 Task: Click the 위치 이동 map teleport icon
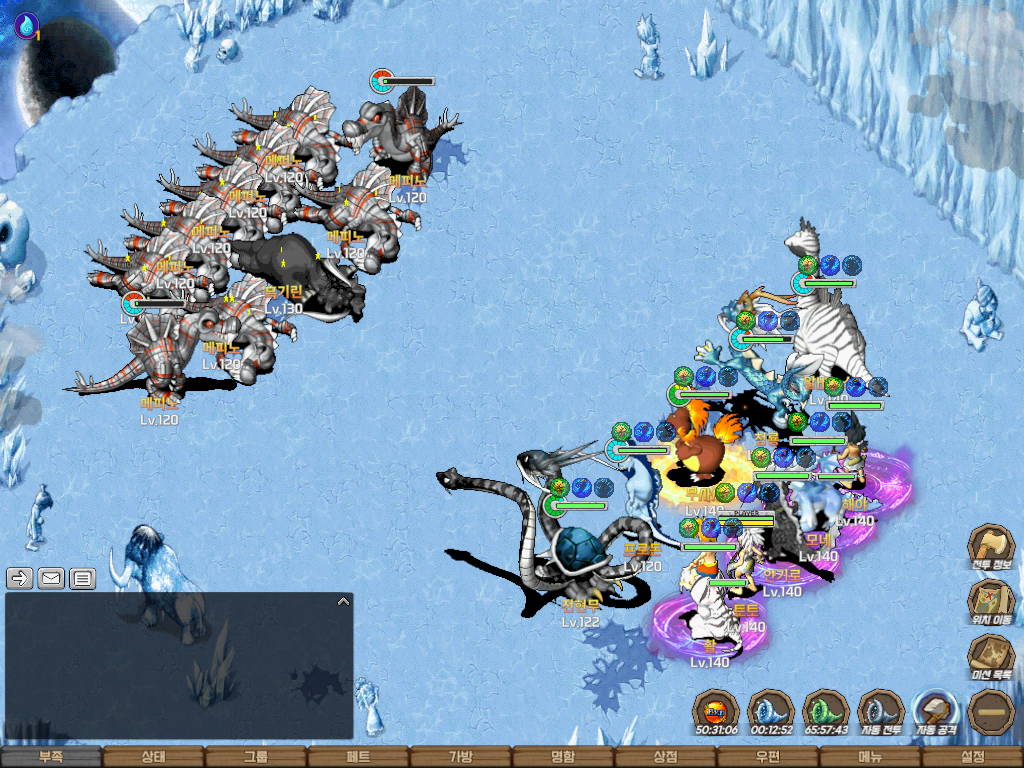[x=991, y=602]
